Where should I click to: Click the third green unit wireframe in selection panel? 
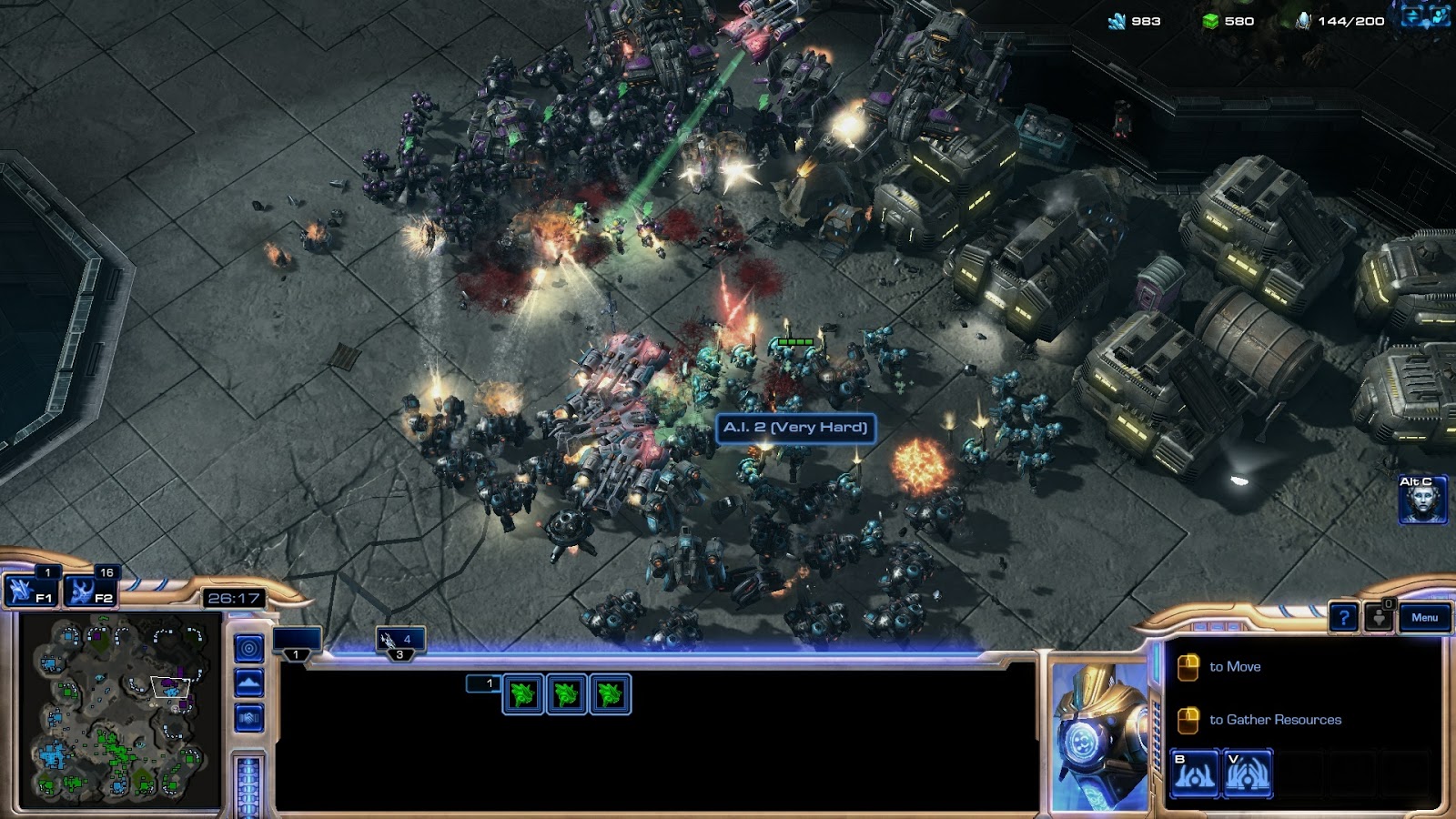(x=608, y=695)
